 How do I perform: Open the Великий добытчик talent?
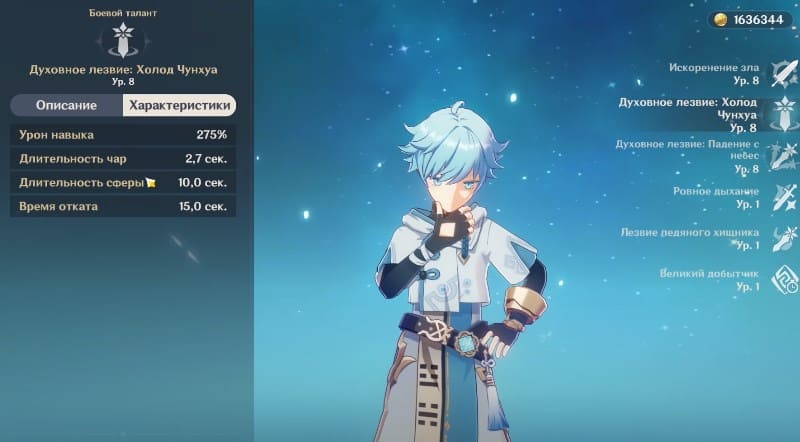tap(780, 279)
